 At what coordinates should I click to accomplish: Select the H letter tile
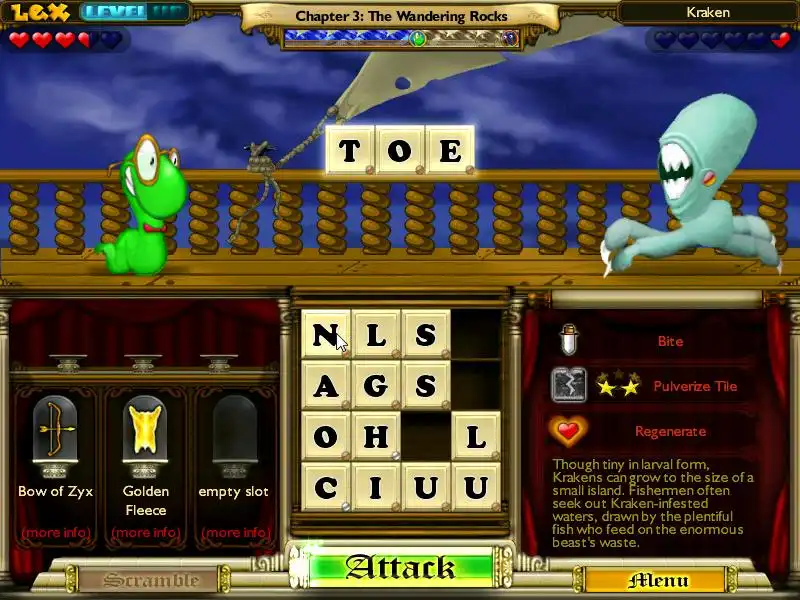[376, 437]
